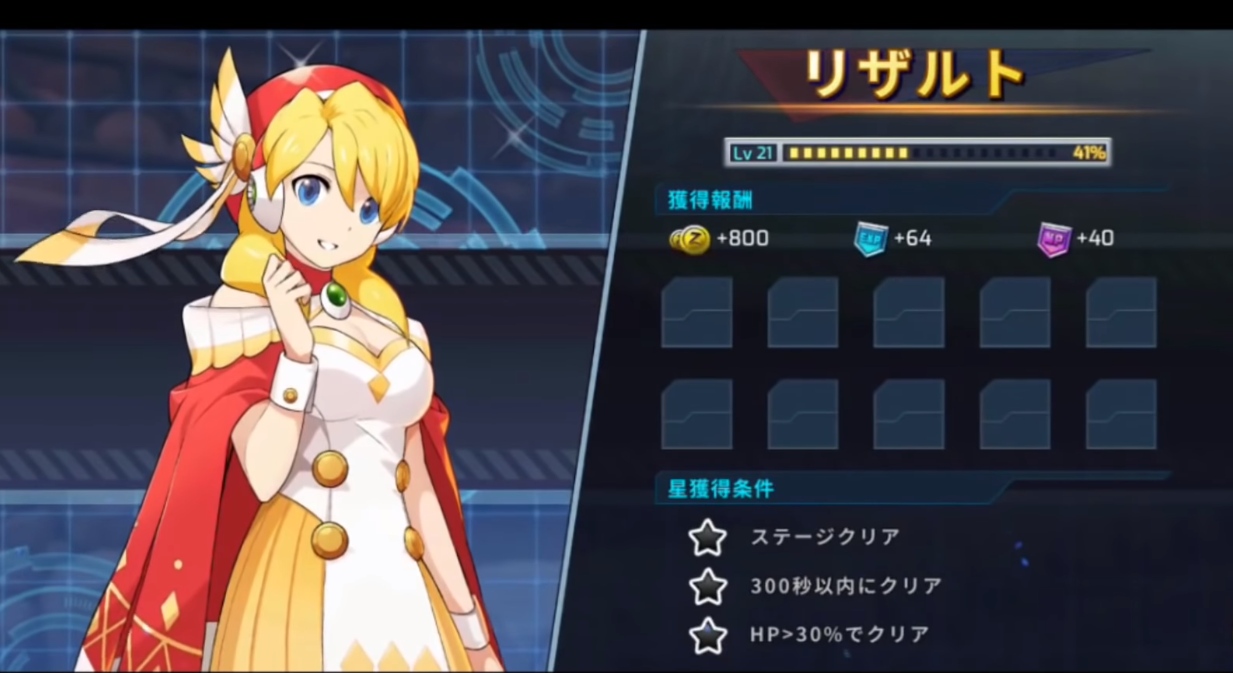Click the star beside ステージクリア
1233x673 pixels.
point(708,537)
